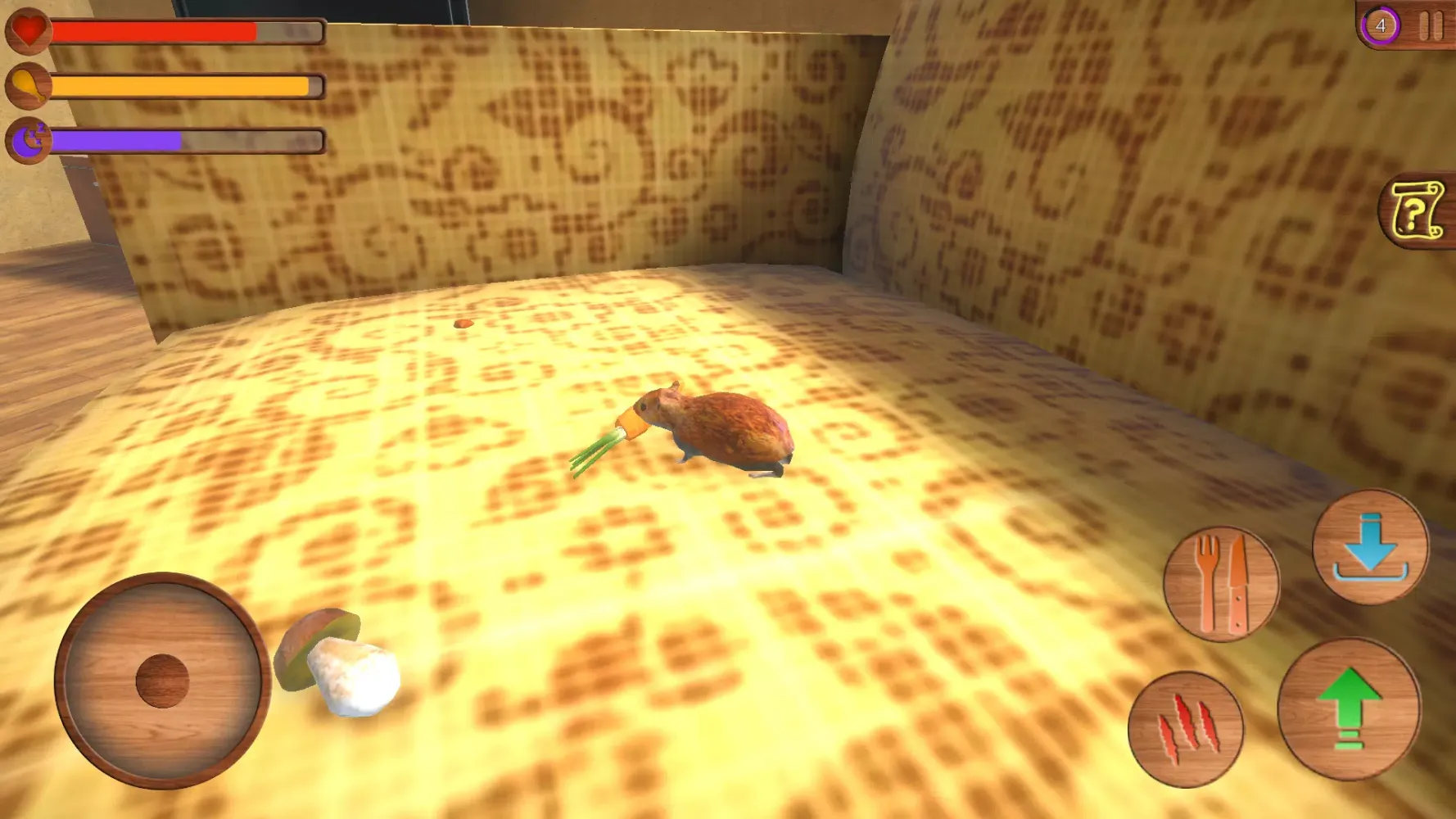Viewport: 1456px width, 819px height.
Task: Tap the red heart health icon
Action: click(27, 31)
